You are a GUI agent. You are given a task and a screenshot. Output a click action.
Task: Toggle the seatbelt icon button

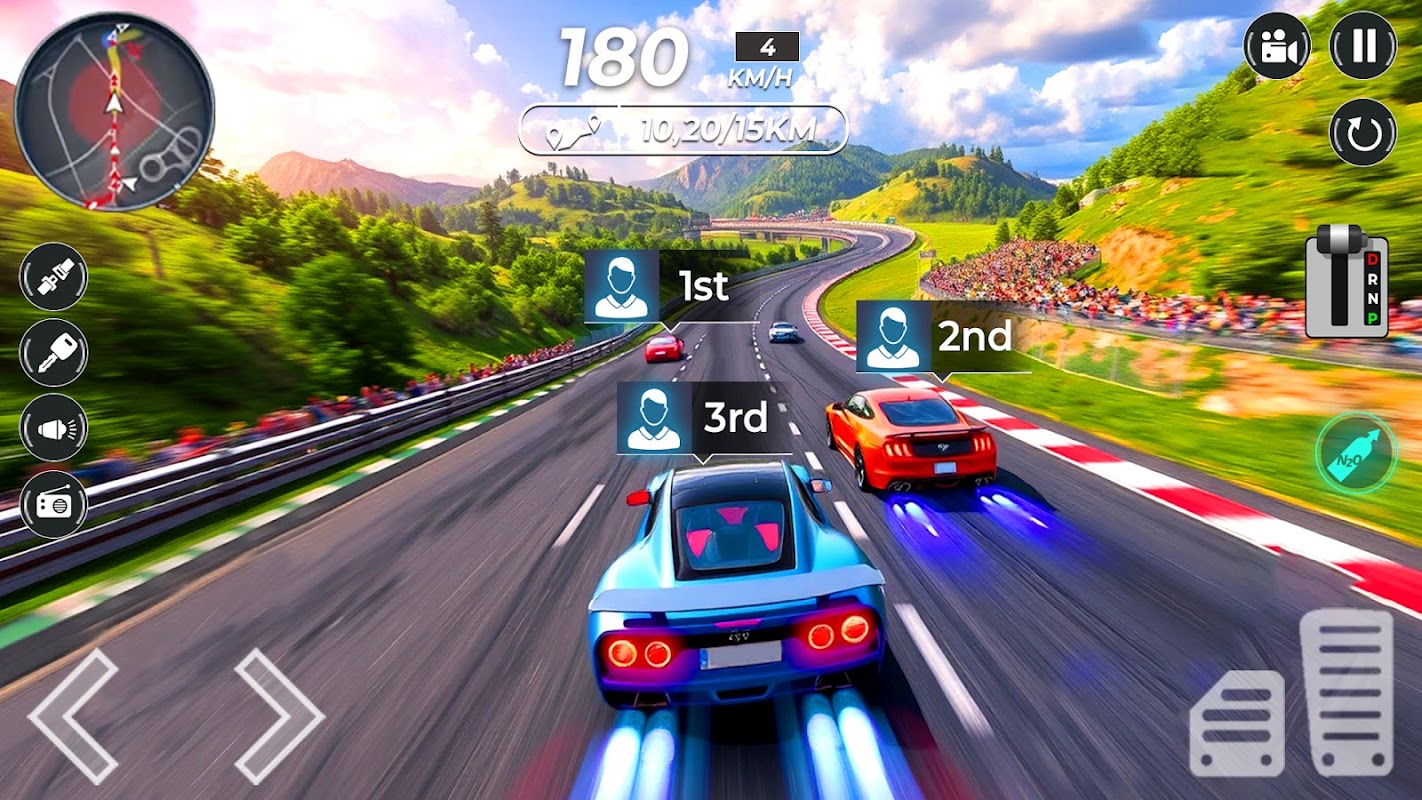tap(54, 277)
